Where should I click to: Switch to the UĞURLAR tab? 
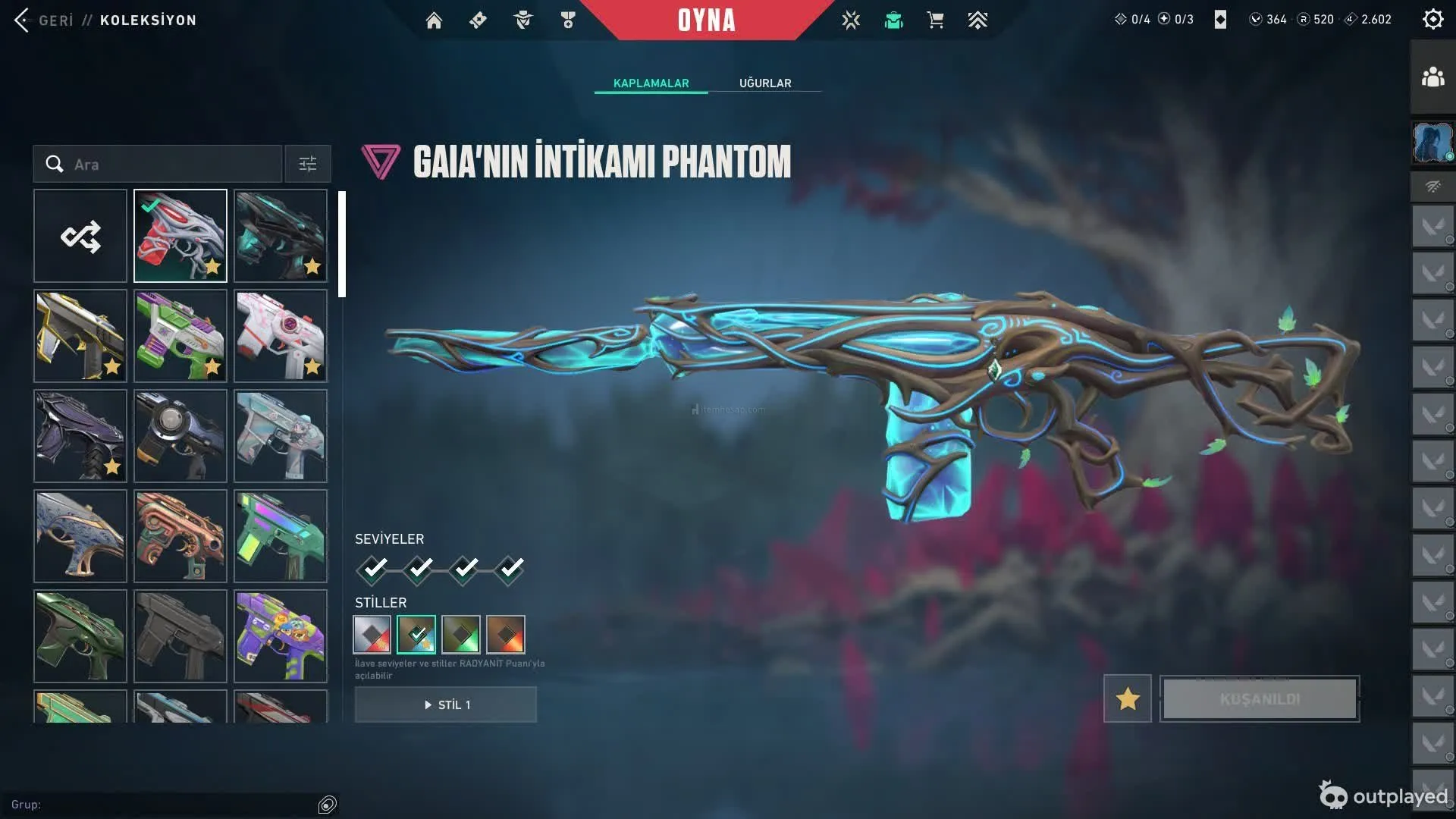[765, 83]
